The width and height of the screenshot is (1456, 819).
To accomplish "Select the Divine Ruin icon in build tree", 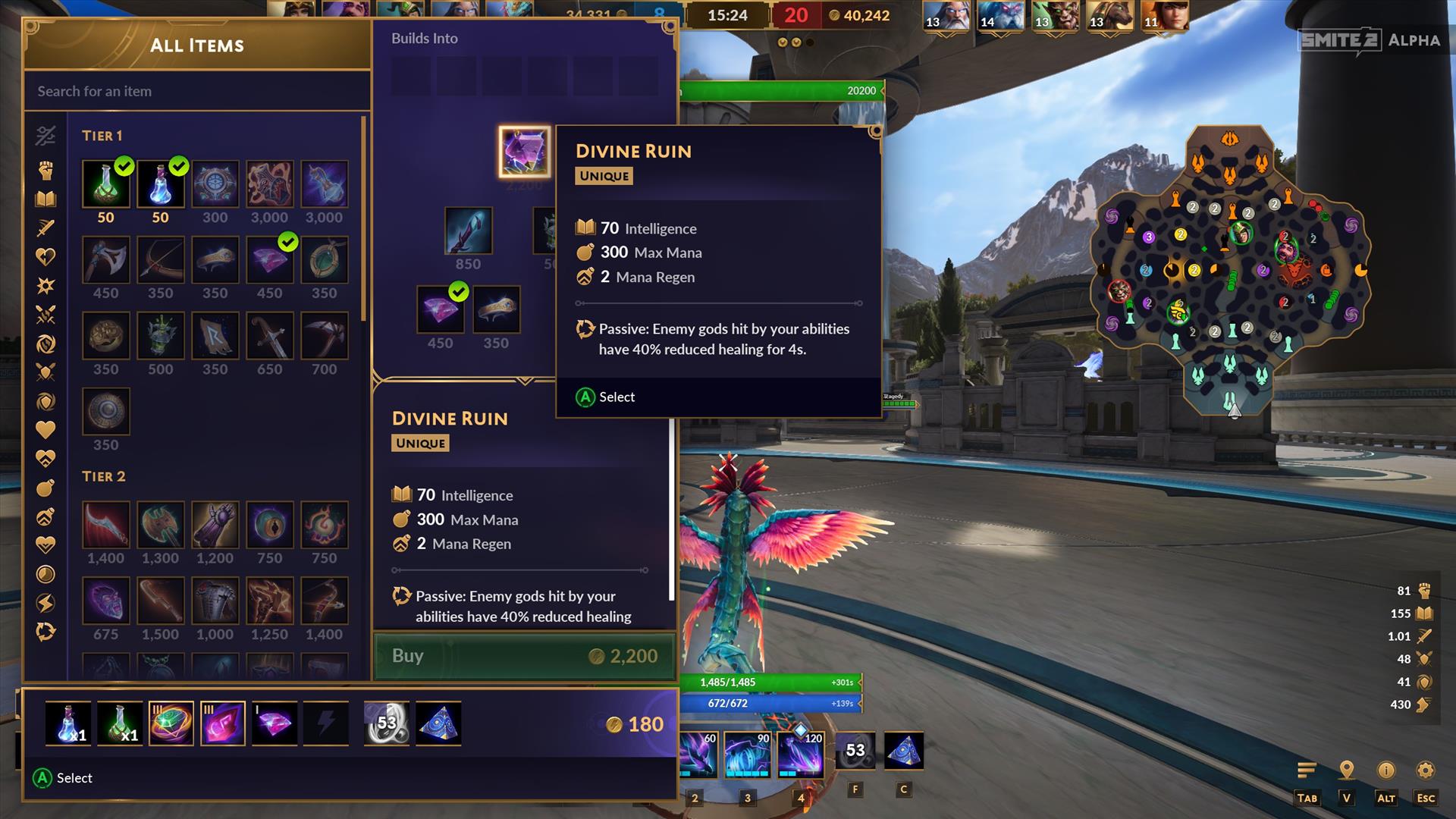I will click(524, 152).
